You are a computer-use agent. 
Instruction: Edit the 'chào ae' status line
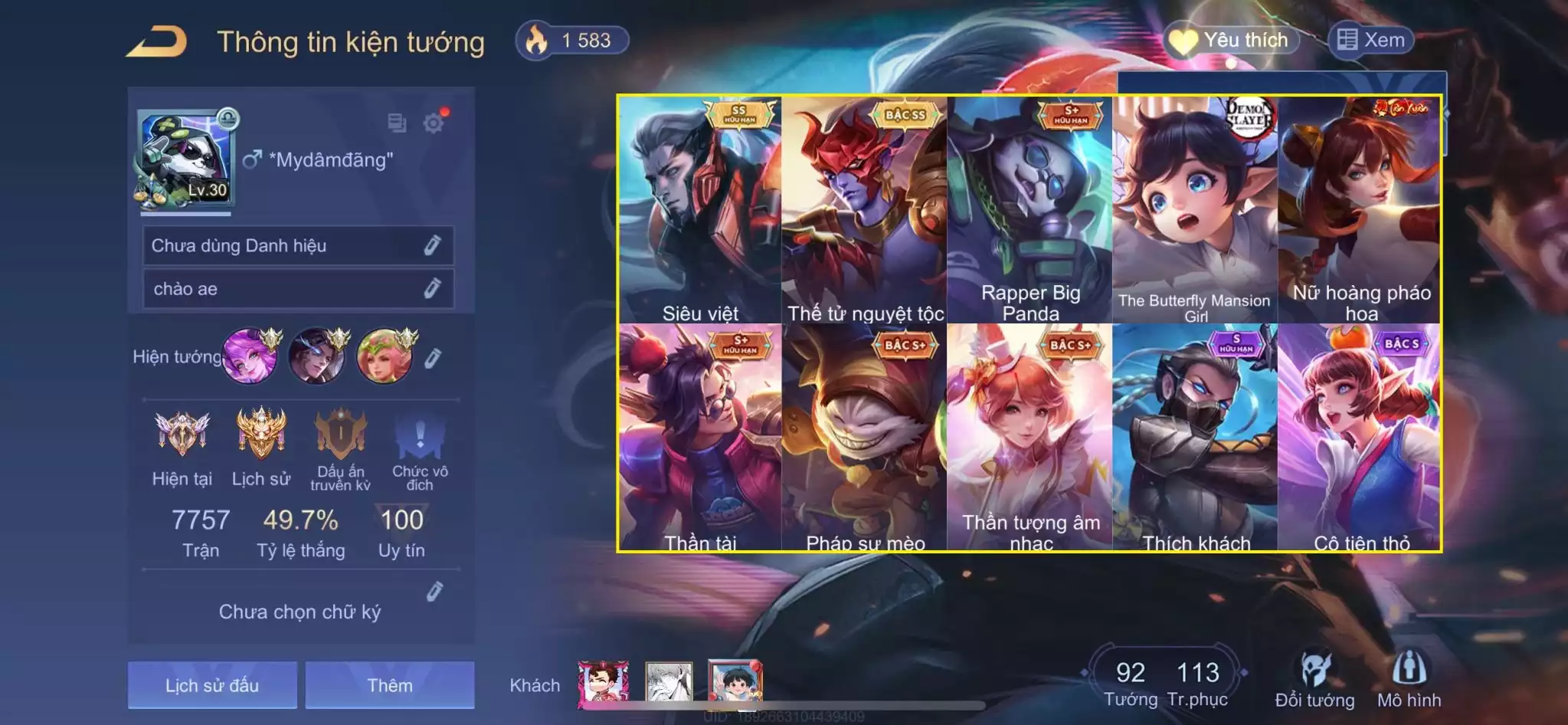click(x=432, y=289)
